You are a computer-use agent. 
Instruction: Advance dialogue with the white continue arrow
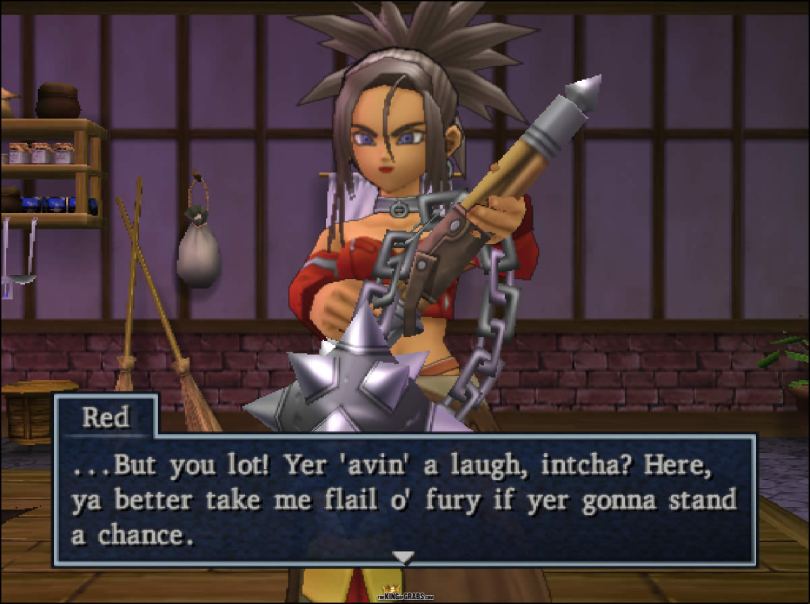click(403, 556)
